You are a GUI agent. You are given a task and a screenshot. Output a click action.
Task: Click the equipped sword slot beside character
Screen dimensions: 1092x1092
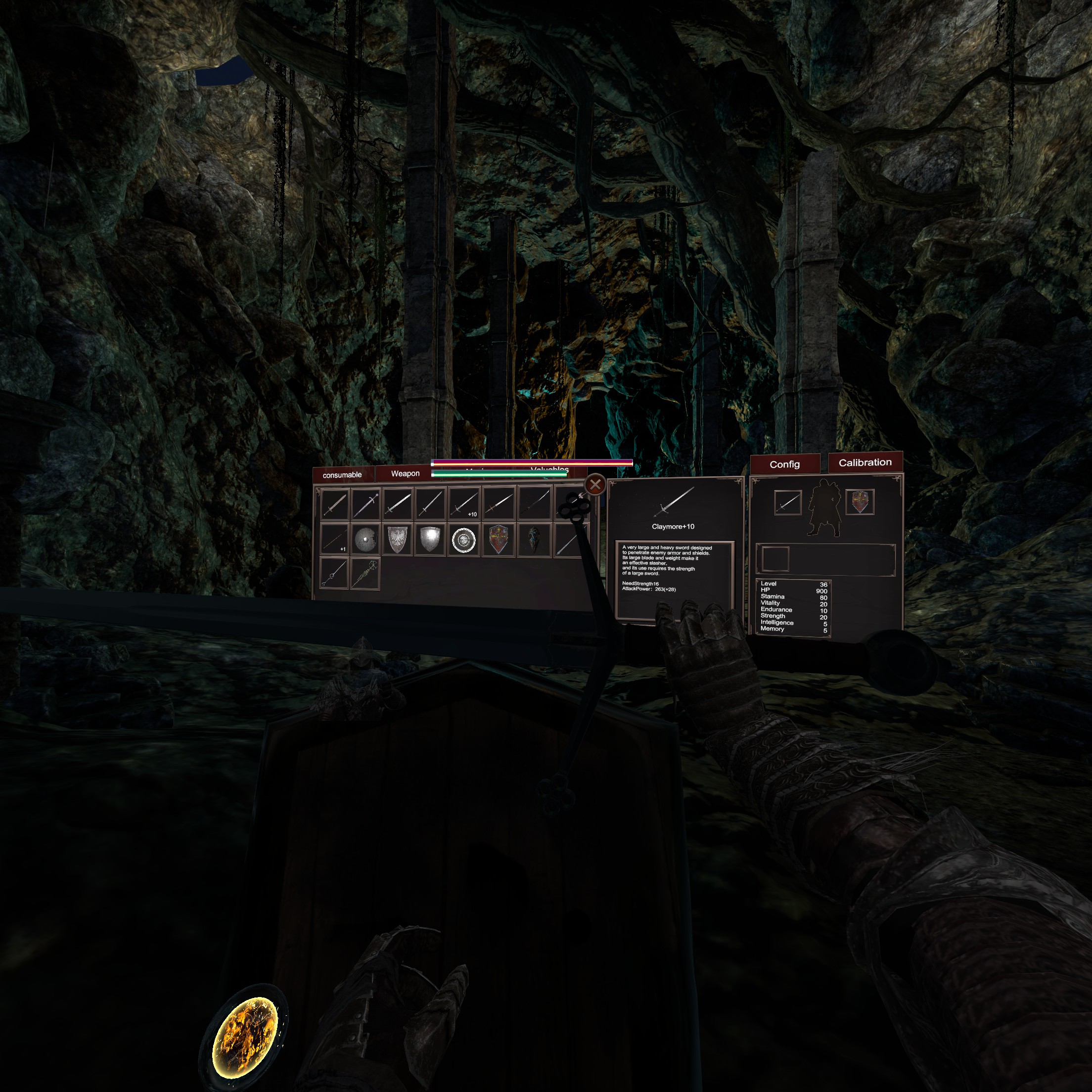787,502
